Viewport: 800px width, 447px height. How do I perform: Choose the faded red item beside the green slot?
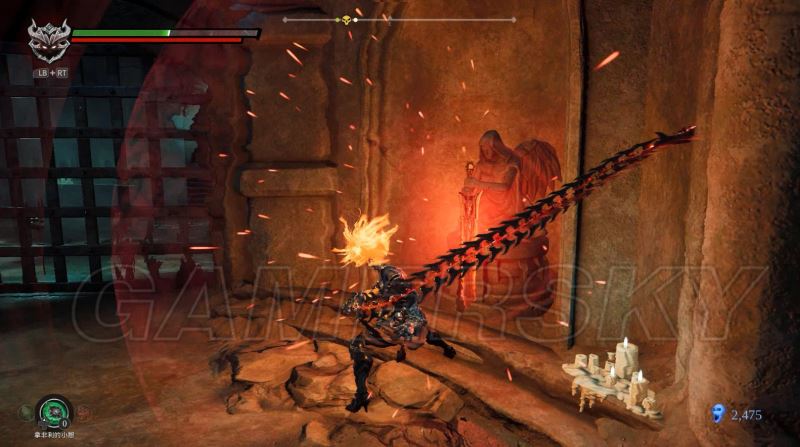click(x=84, y=410)
